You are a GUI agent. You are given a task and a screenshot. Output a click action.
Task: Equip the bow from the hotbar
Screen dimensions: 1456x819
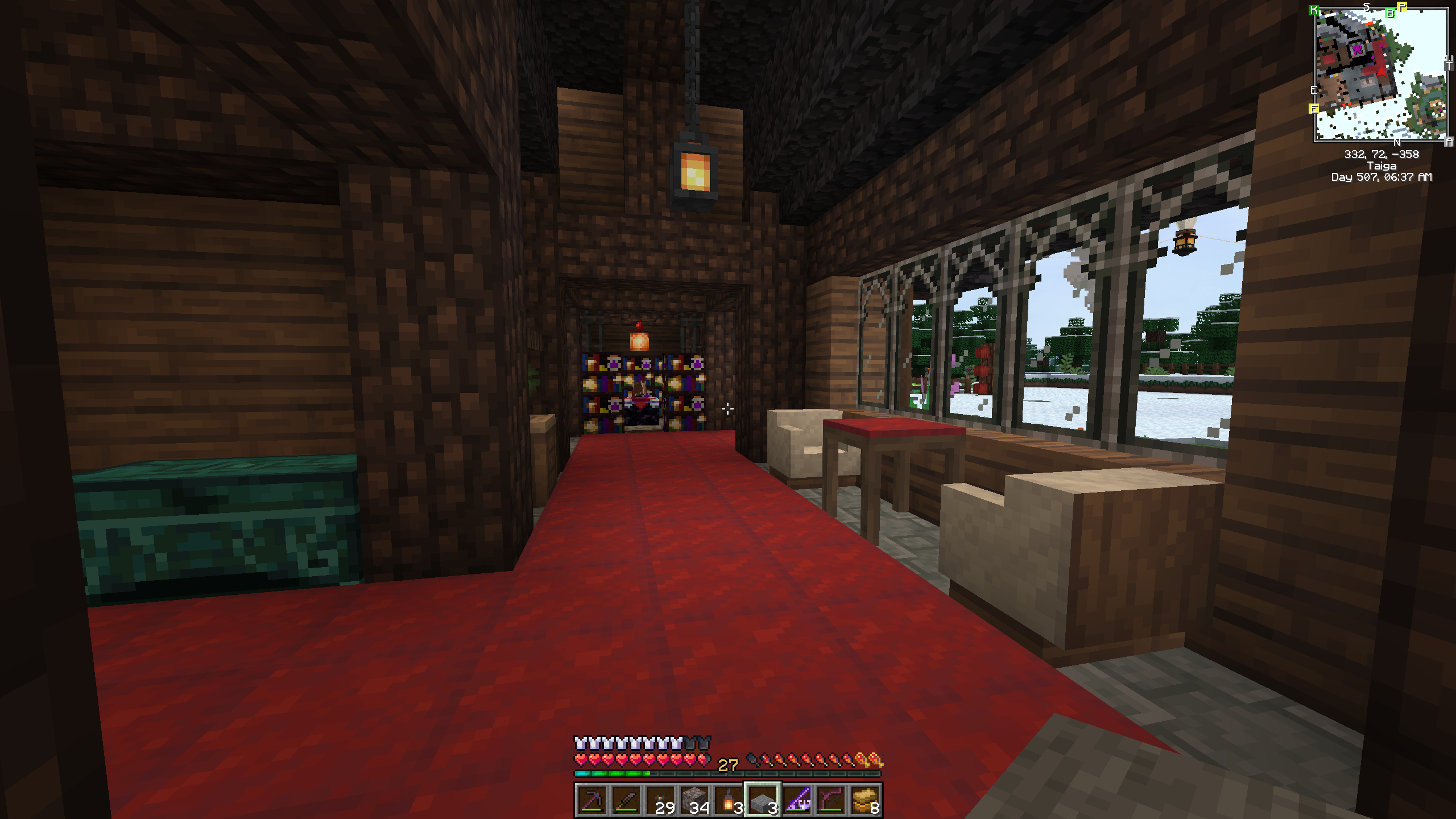(x=831, y=801)
